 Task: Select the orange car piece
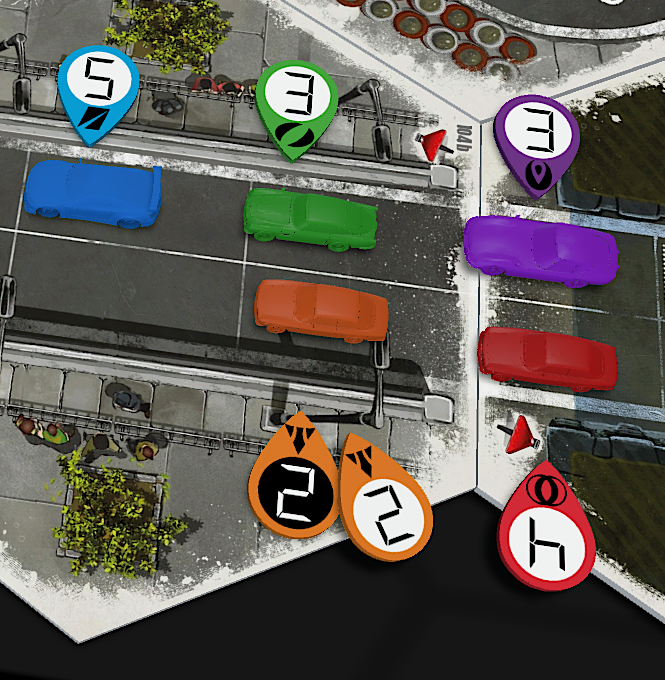(322, 311)
